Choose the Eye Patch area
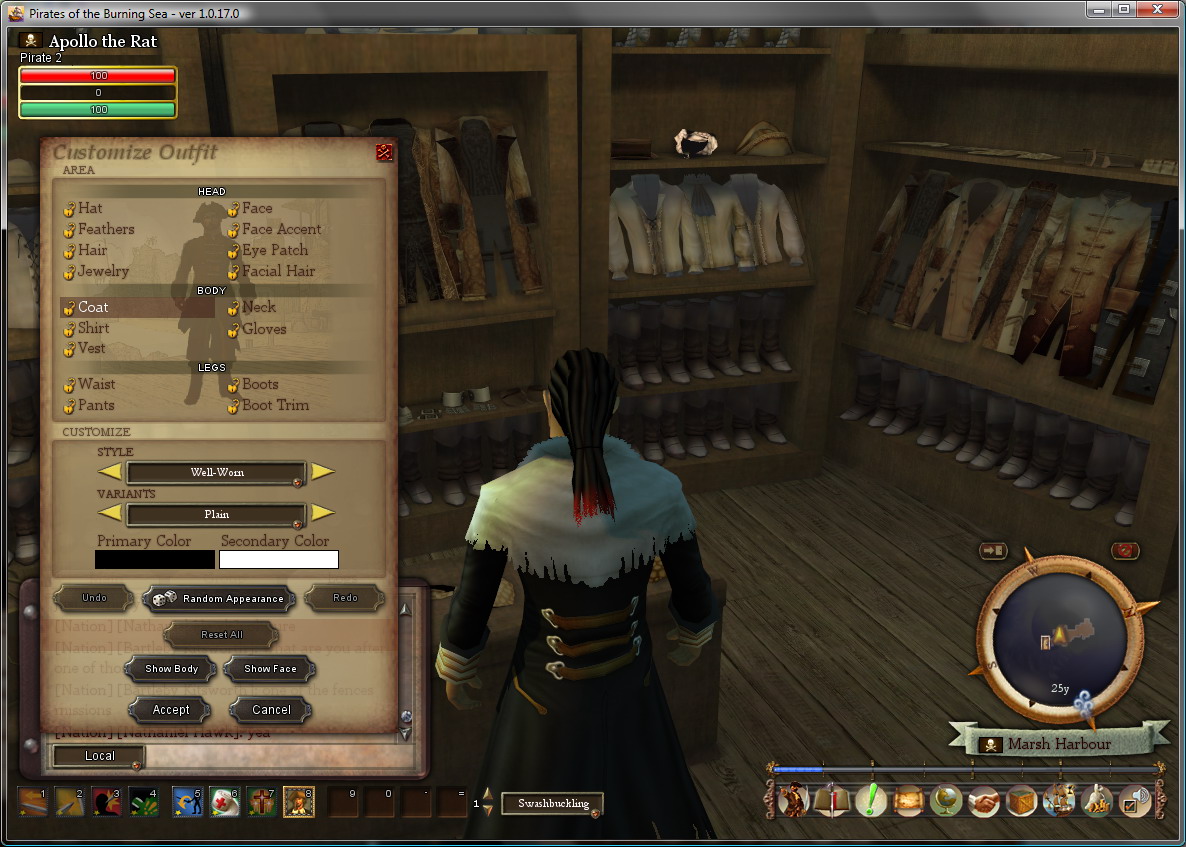Viewport: 1186px width, 847px height. (x=274, y=250)
